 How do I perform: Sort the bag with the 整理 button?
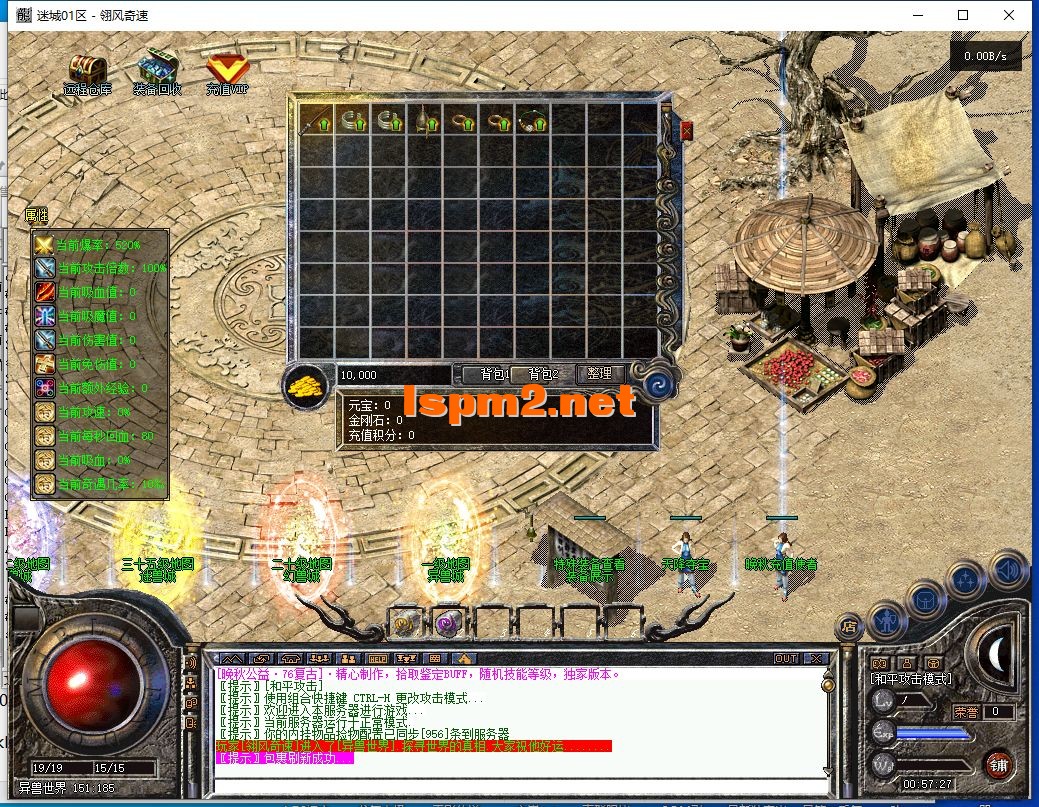(x=600, y=374)
